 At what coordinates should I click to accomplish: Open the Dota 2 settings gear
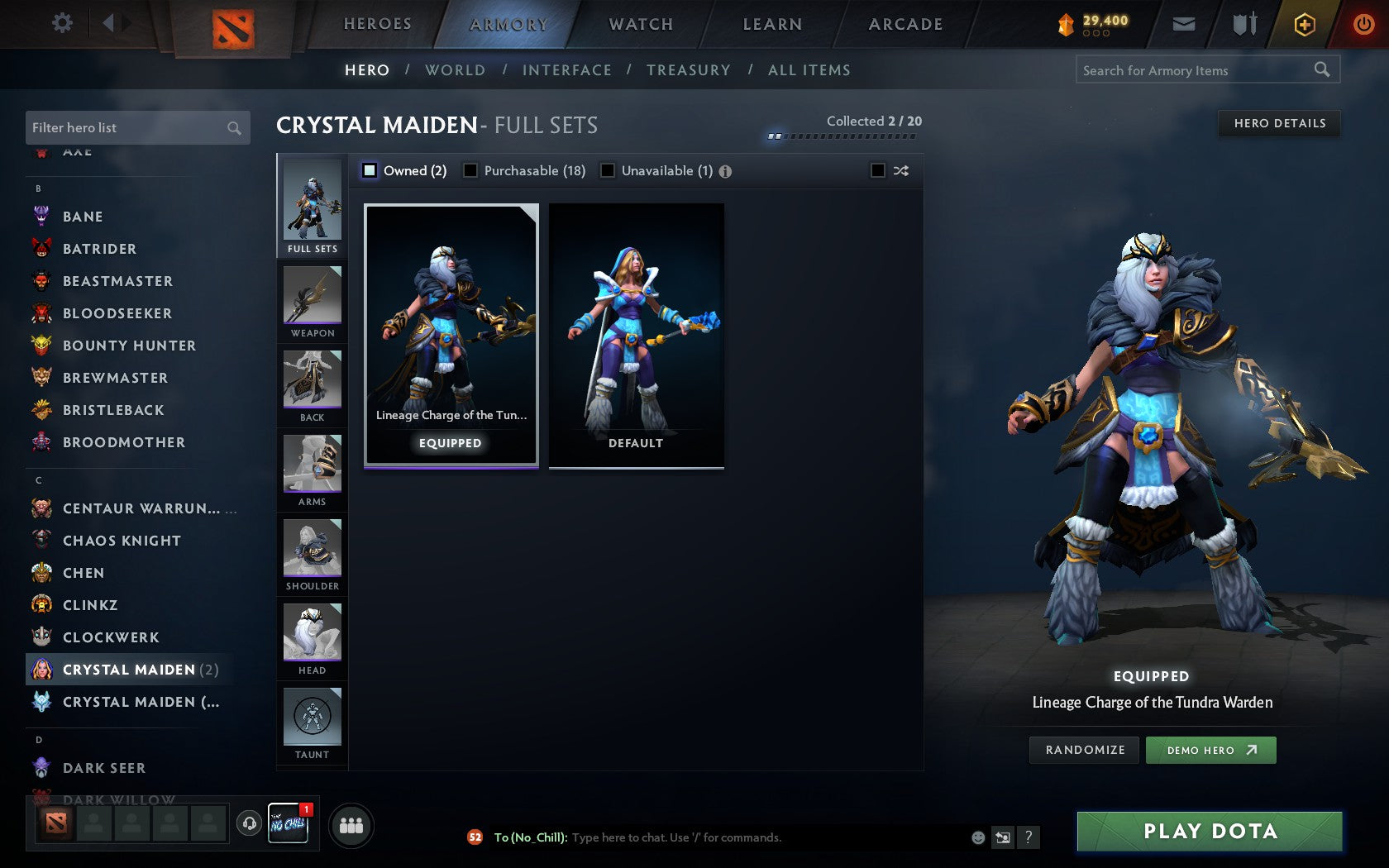click(x=60, y=23)
